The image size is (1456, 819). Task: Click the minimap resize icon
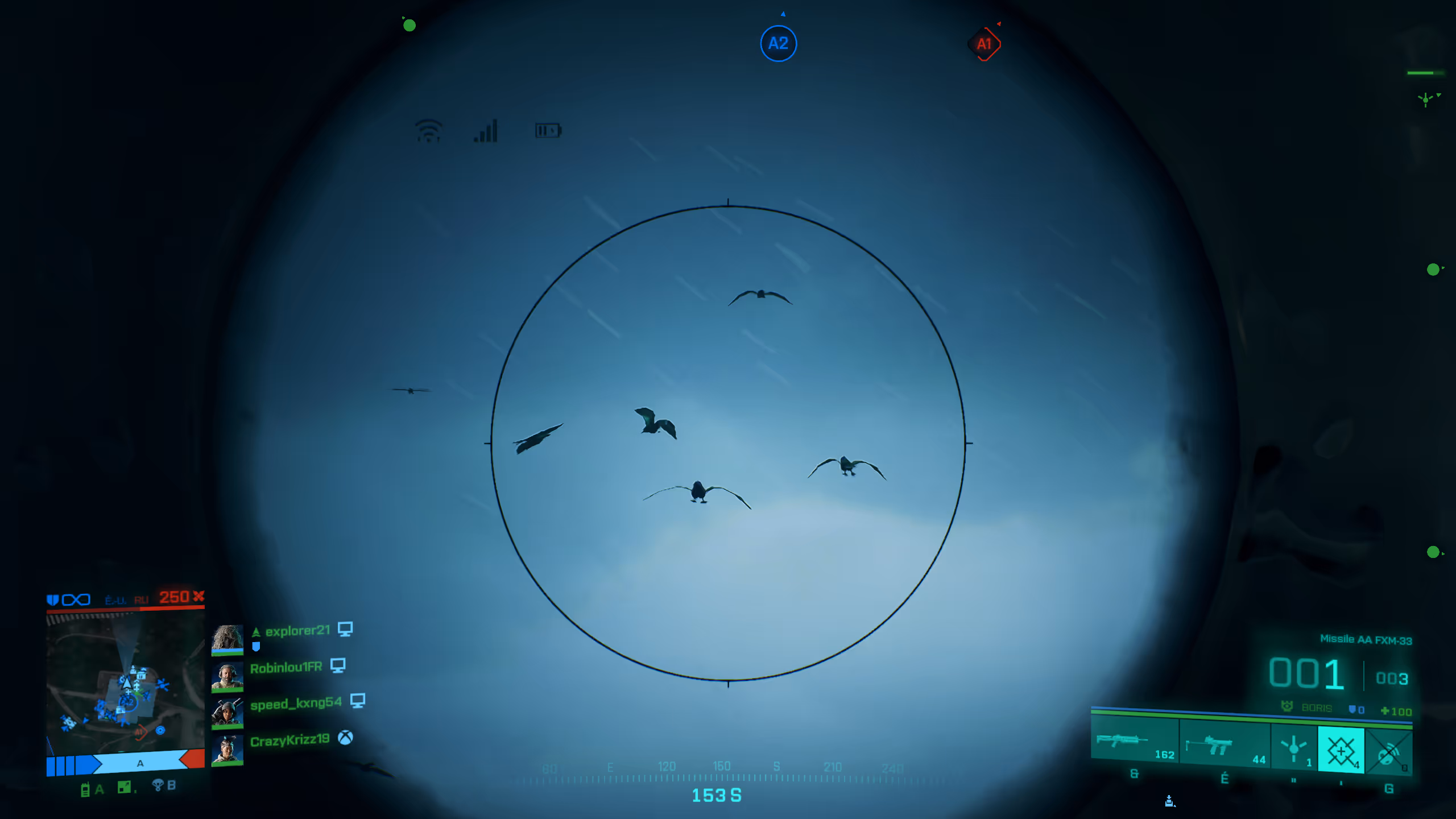(x=124, y=787)
